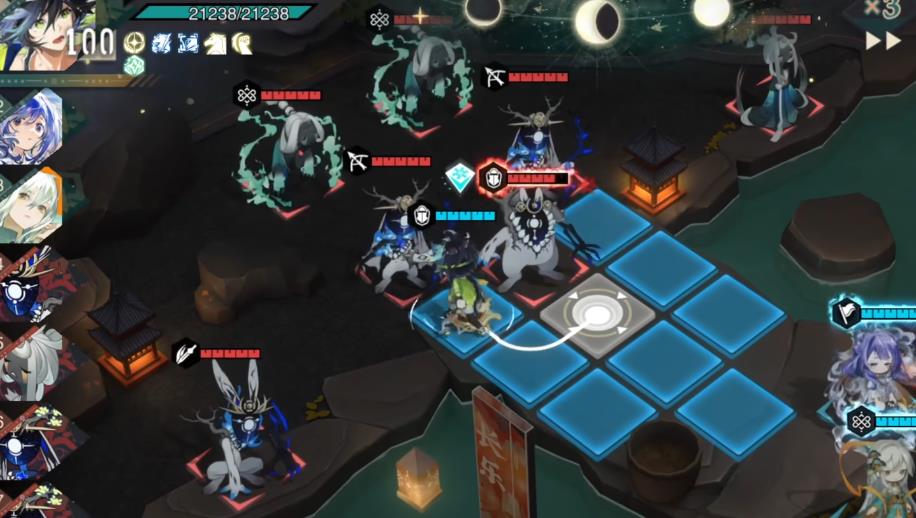Screen dimensions: 916x518
Task: Inspect the golden helmet buff icon
Action: click(241, 43)
